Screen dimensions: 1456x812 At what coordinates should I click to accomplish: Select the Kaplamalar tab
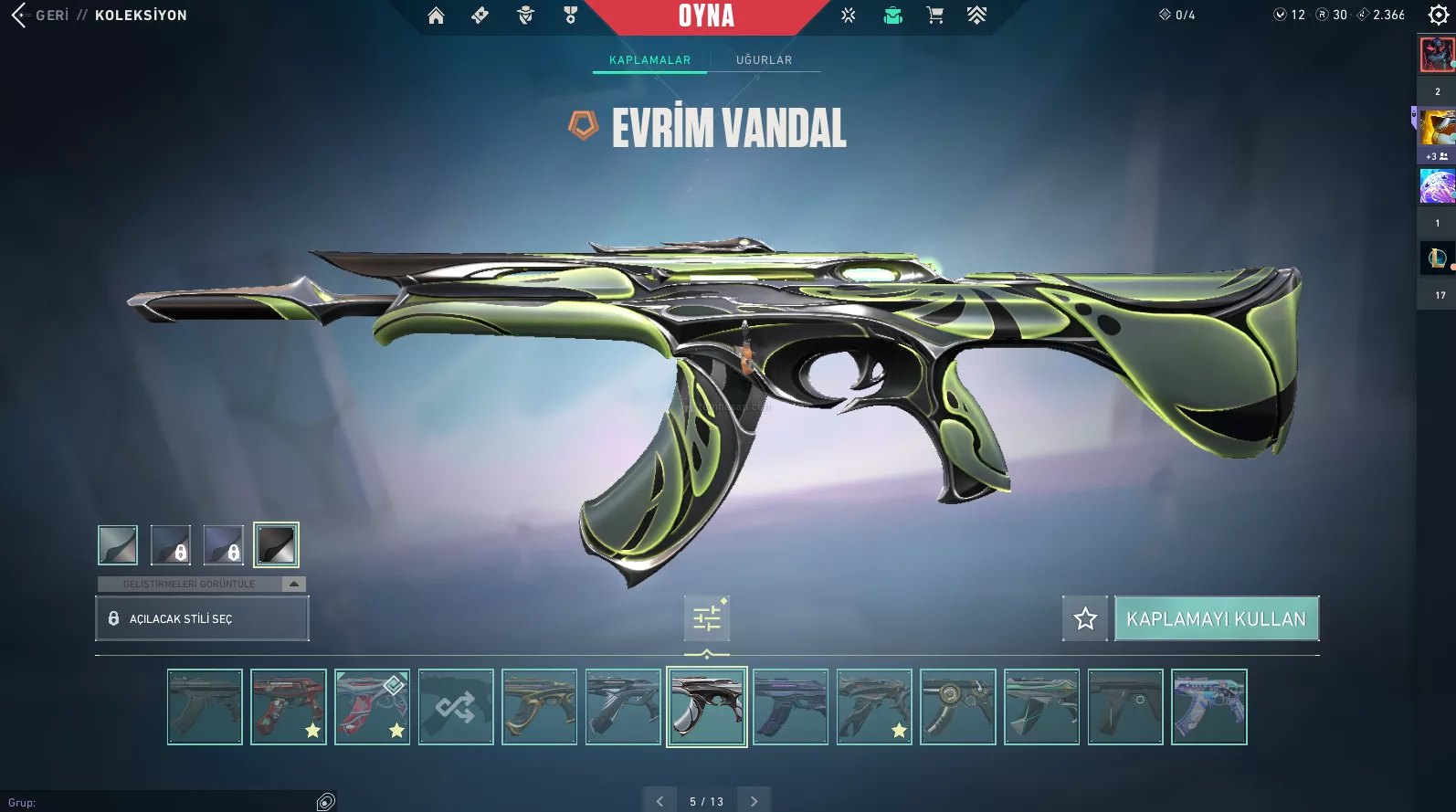click(649, 60)
